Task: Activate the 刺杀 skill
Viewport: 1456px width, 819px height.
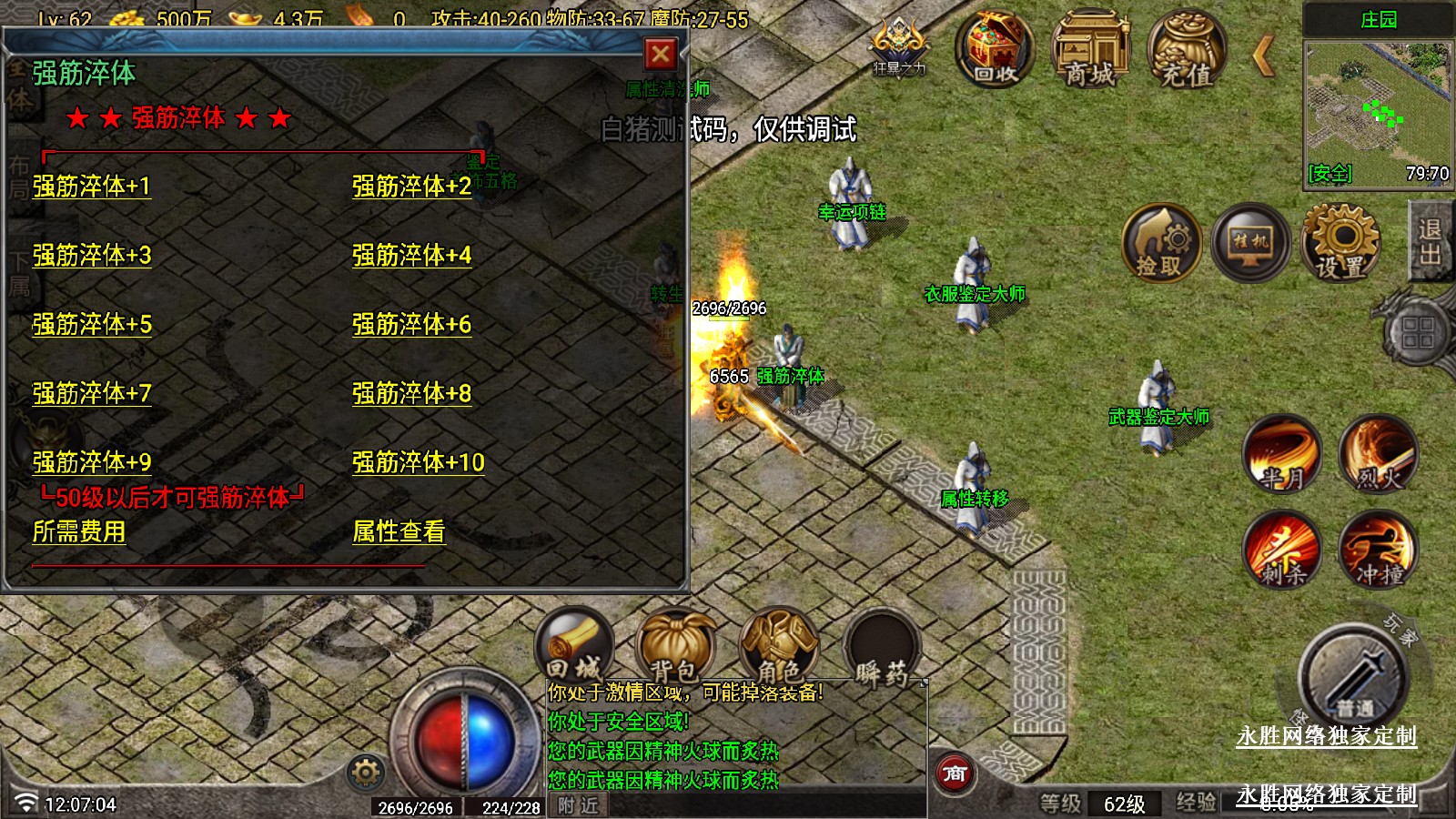Action: [x=1282, y=550]
